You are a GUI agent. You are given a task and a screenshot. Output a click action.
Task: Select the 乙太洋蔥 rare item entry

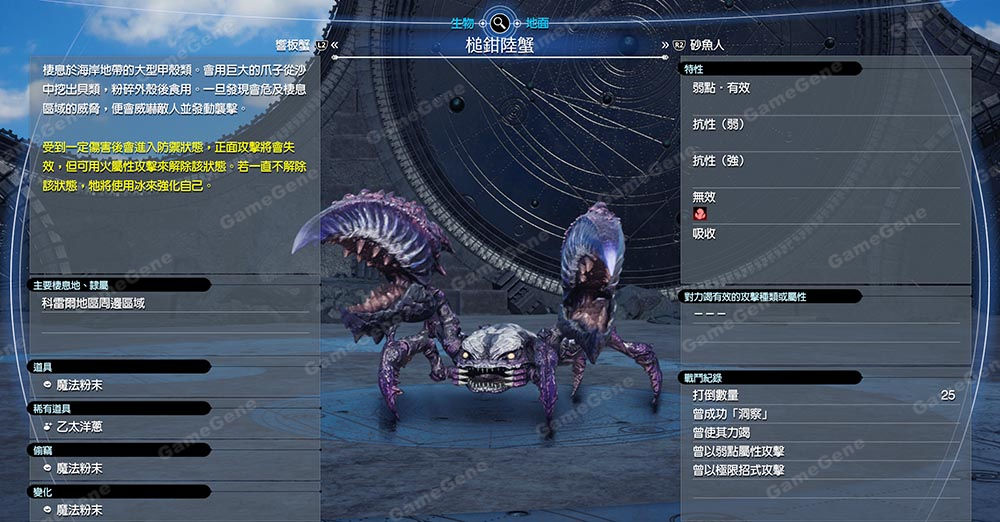80,427
